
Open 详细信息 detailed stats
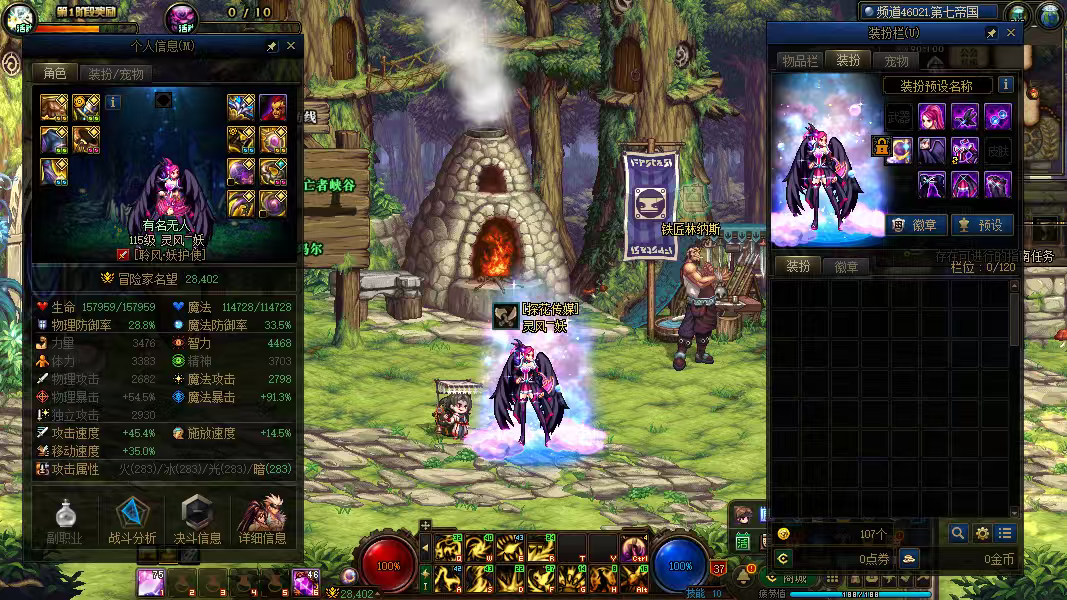[263, 521]
